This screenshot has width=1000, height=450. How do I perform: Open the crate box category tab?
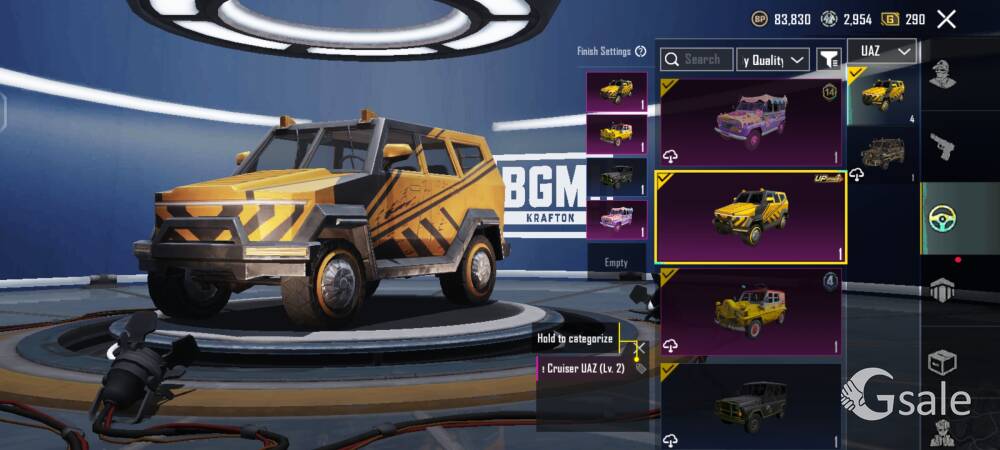pyautogui.click(x=941, y=361)
